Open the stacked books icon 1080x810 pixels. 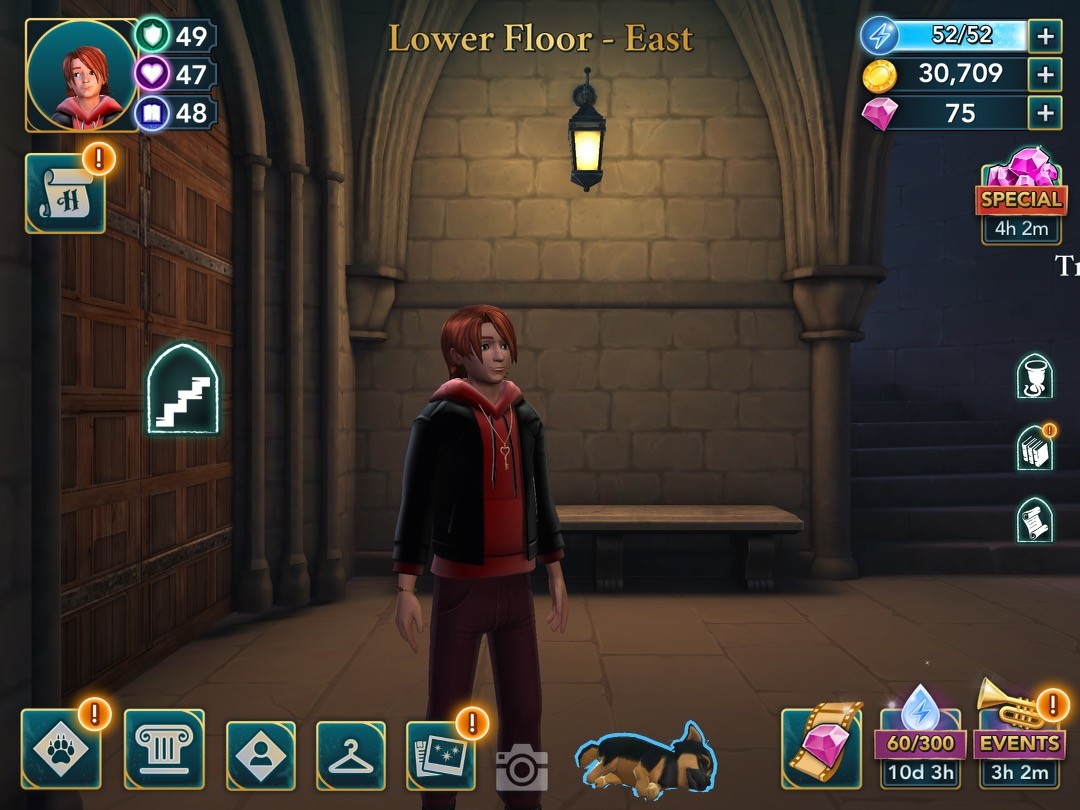[1034, 448]
